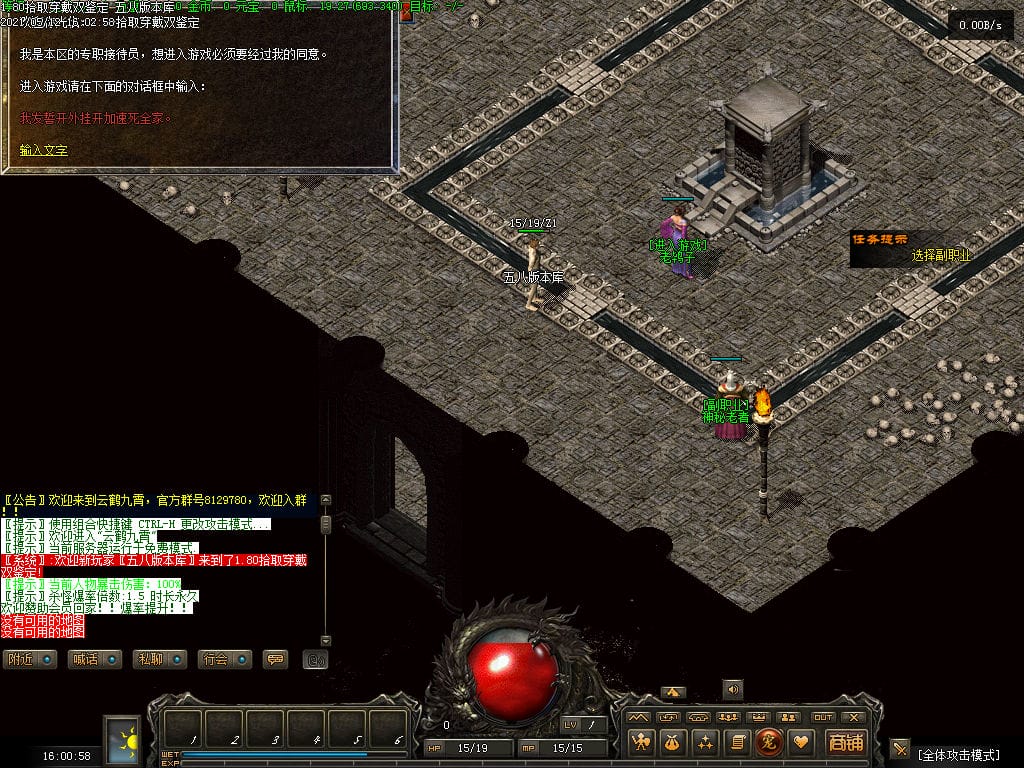Viewport: 1024px width, 768px height.
Task: Click the X exit button on the menu bar
Action: coord(853,717)
